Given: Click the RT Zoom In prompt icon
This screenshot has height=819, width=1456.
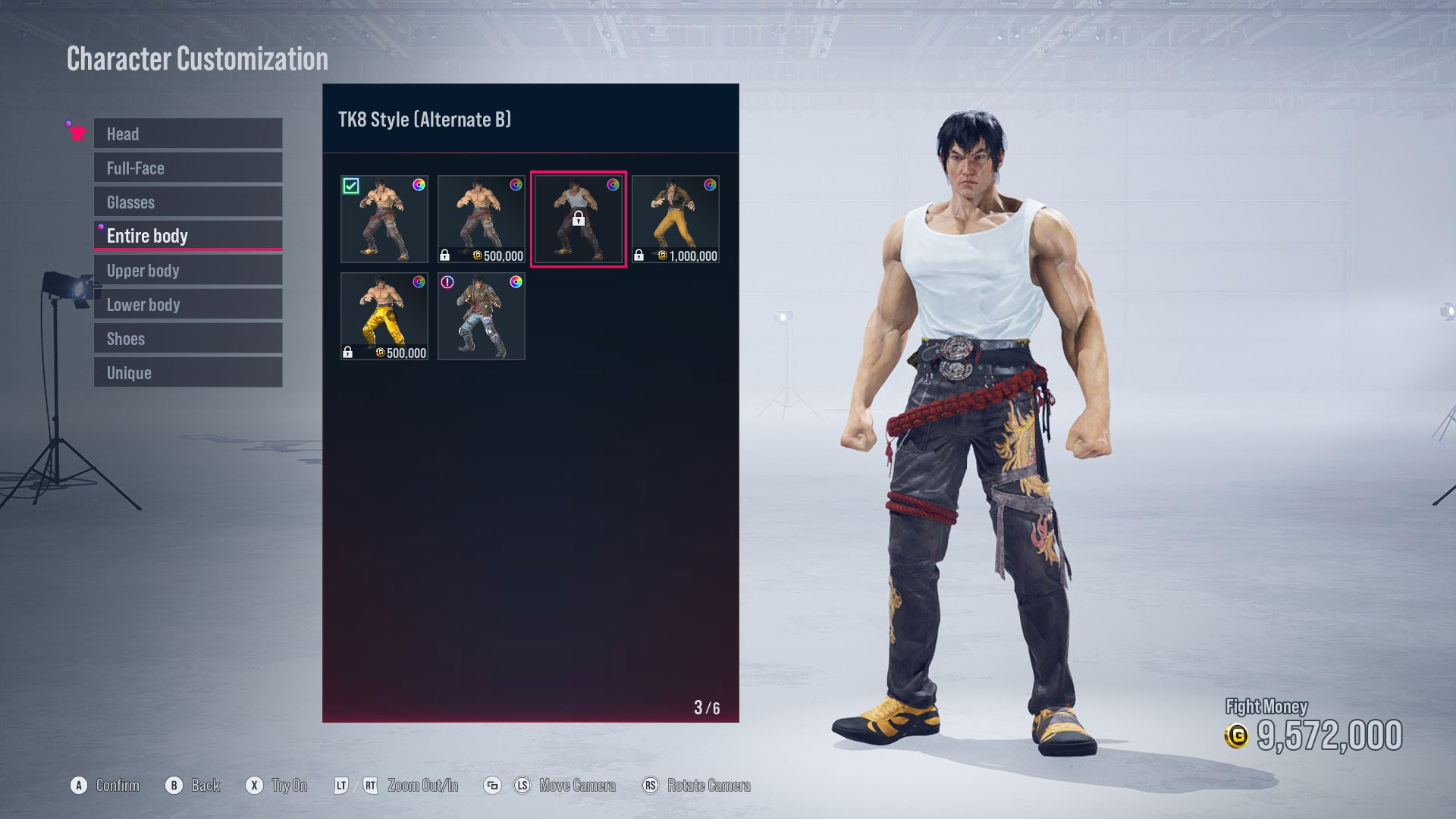Looking at the screenshot, I should 370,786.
